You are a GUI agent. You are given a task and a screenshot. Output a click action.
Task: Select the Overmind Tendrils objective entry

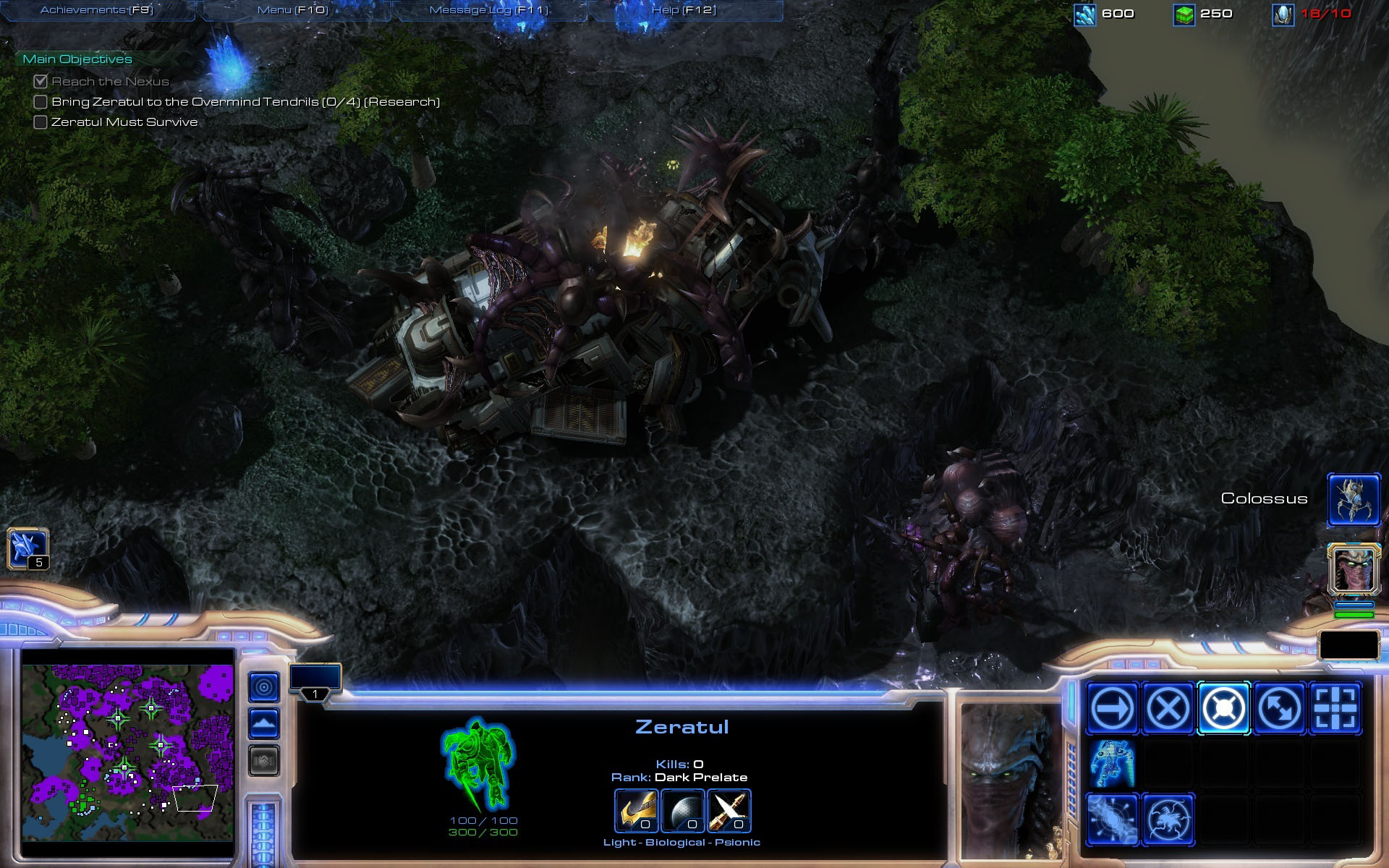click(x=245, y=102)
